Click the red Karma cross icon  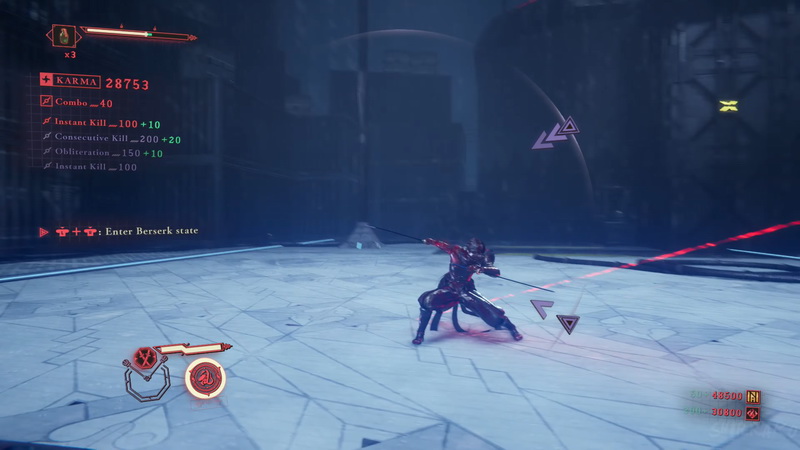pyautogui.click(x=46, y=80)
